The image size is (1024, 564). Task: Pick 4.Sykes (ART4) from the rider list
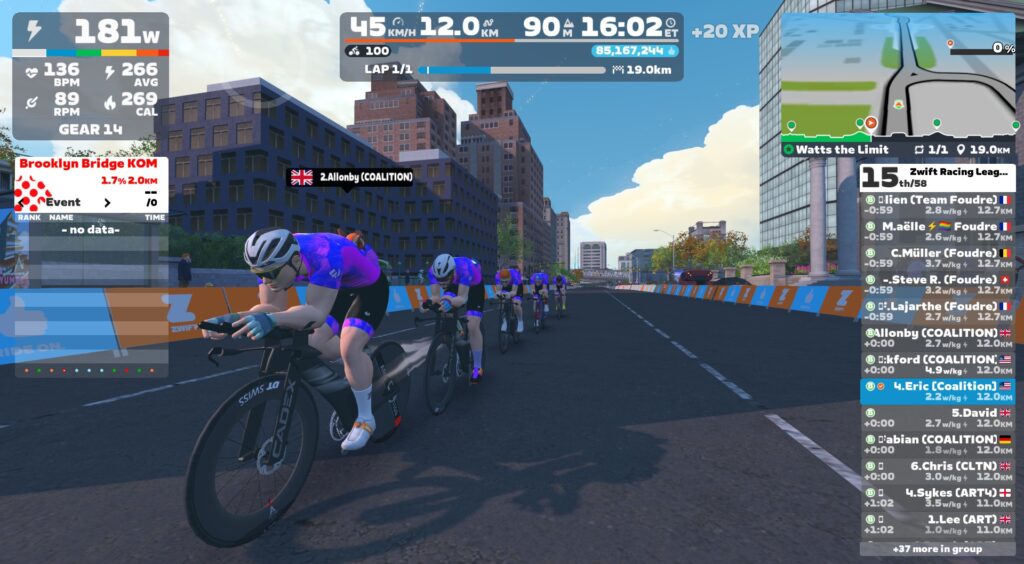[938, 497]
